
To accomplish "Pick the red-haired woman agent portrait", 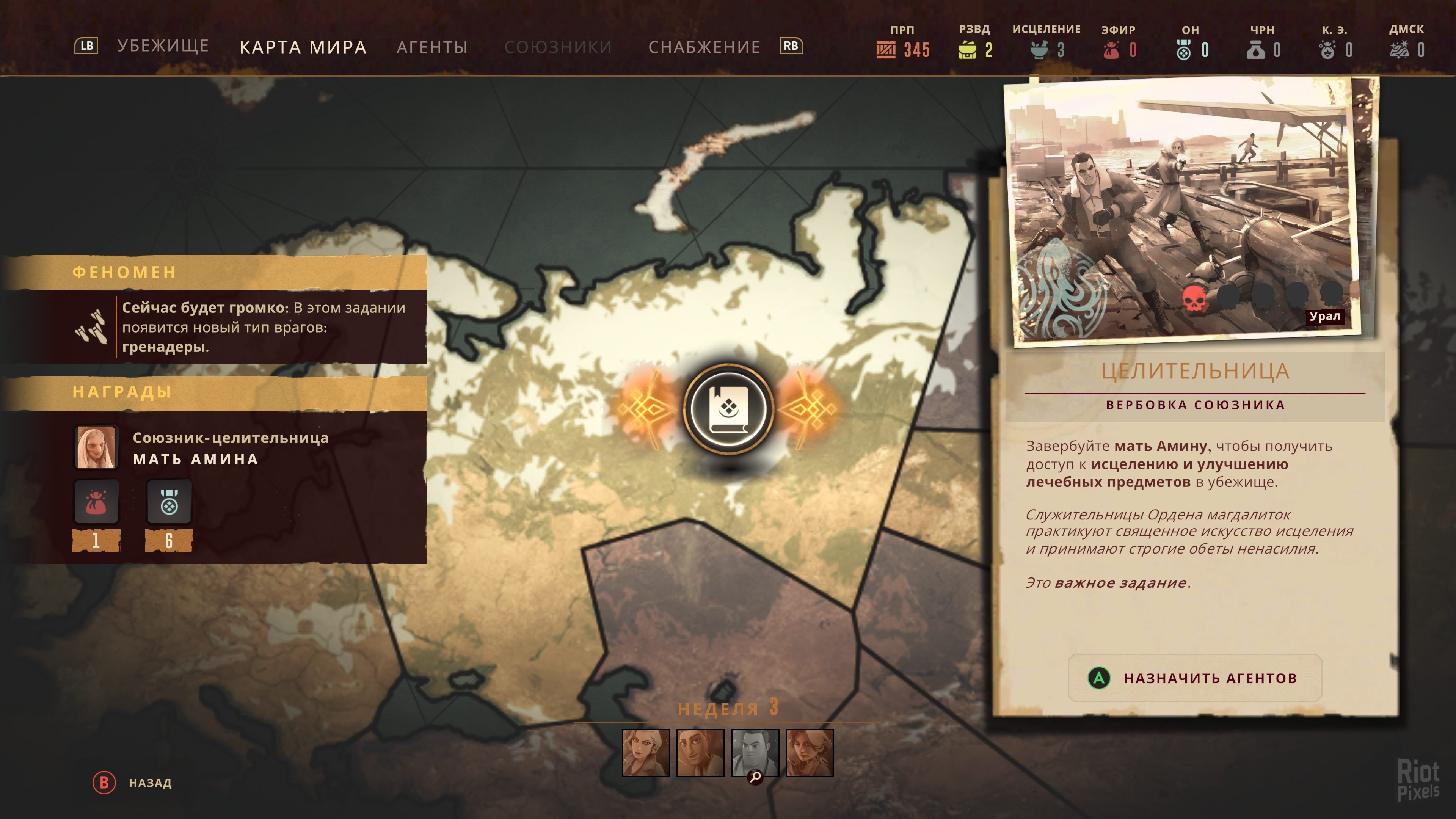I will coord(810,752).
